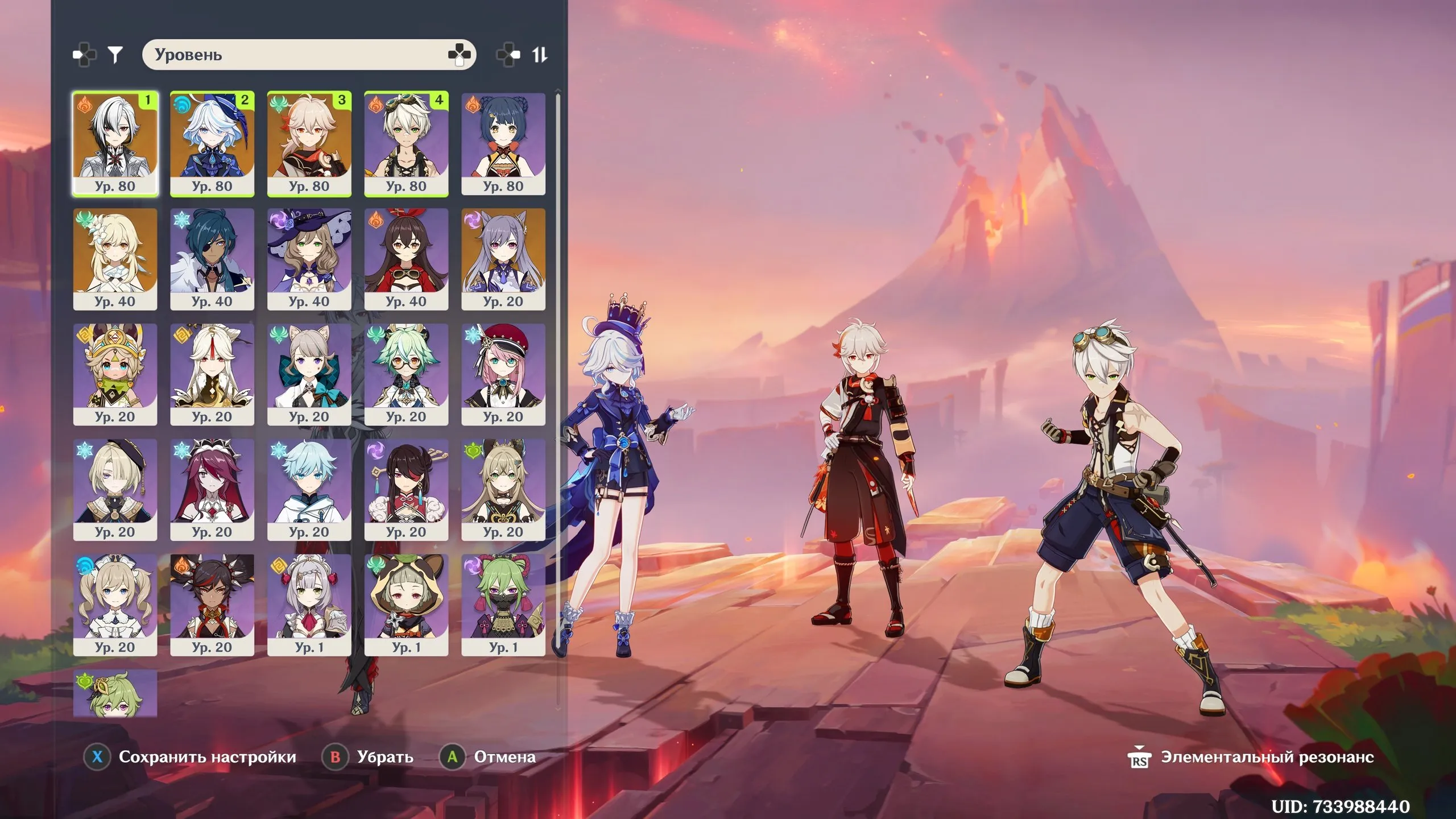This screenshot has width=1456, height=819.
Task: Select Arlecchino's card in slot 1
Action: click(115, 144)
